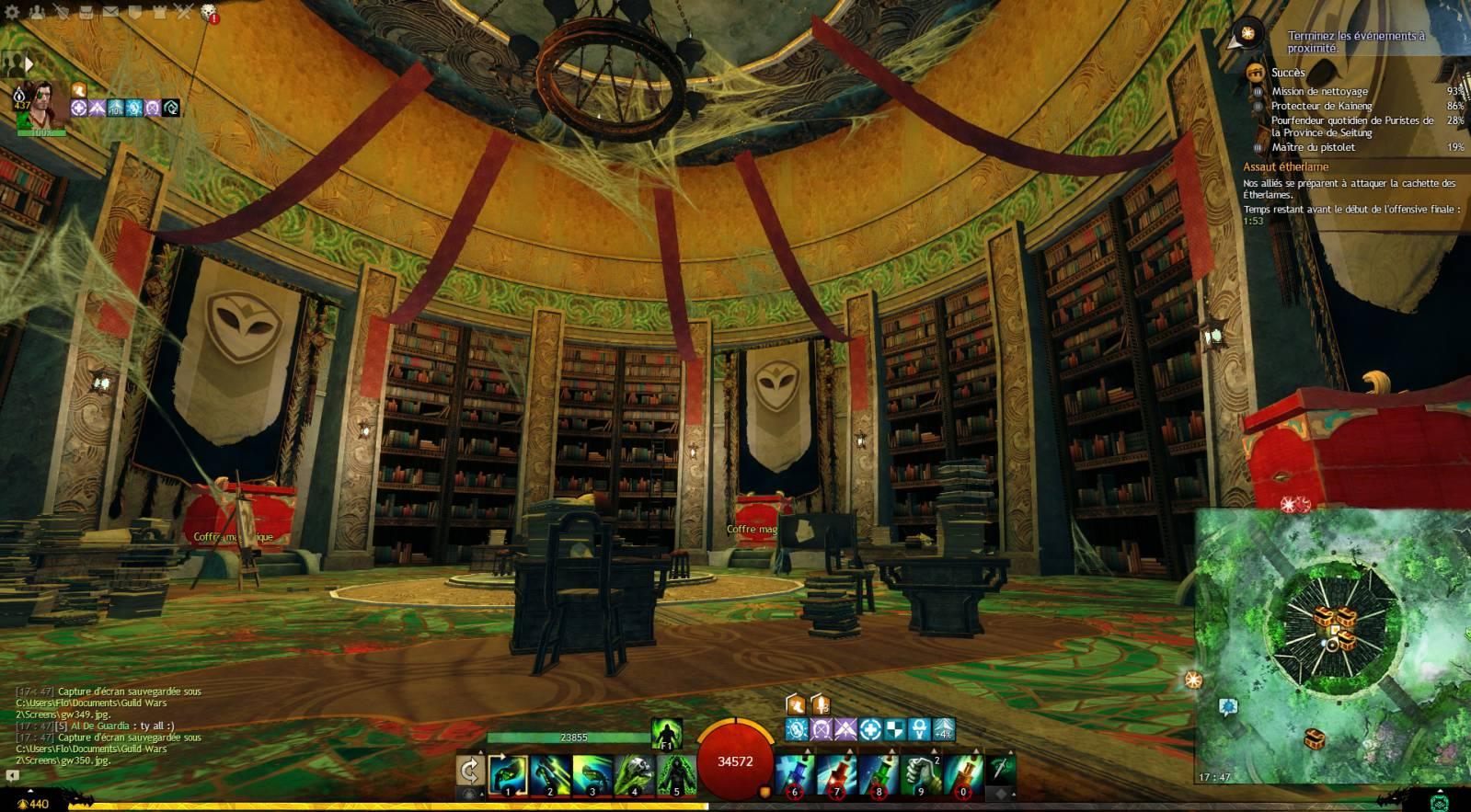Open the game menu gear icon
Screen dimensions: 1471x812
click(12, 12)
